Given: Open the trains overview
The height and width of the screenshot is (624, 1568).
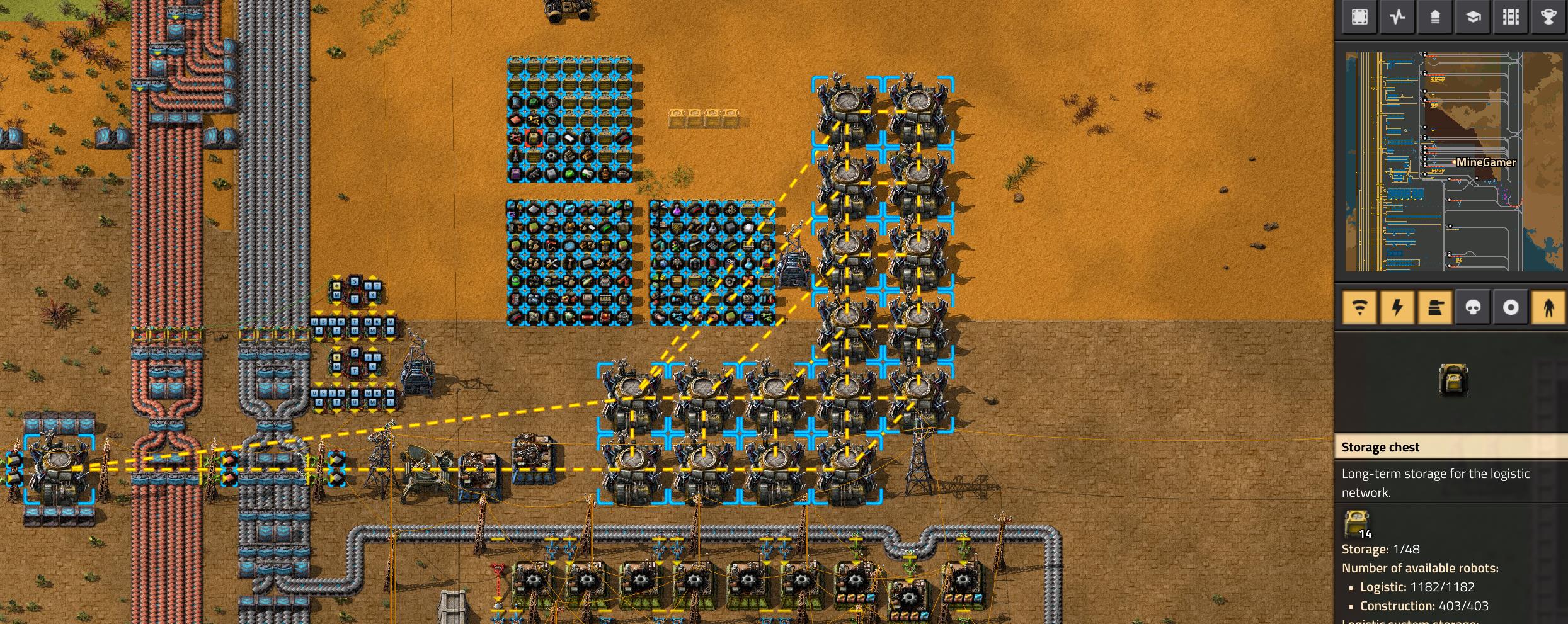Looking at the screenshot, I should tap(1511, 17).
